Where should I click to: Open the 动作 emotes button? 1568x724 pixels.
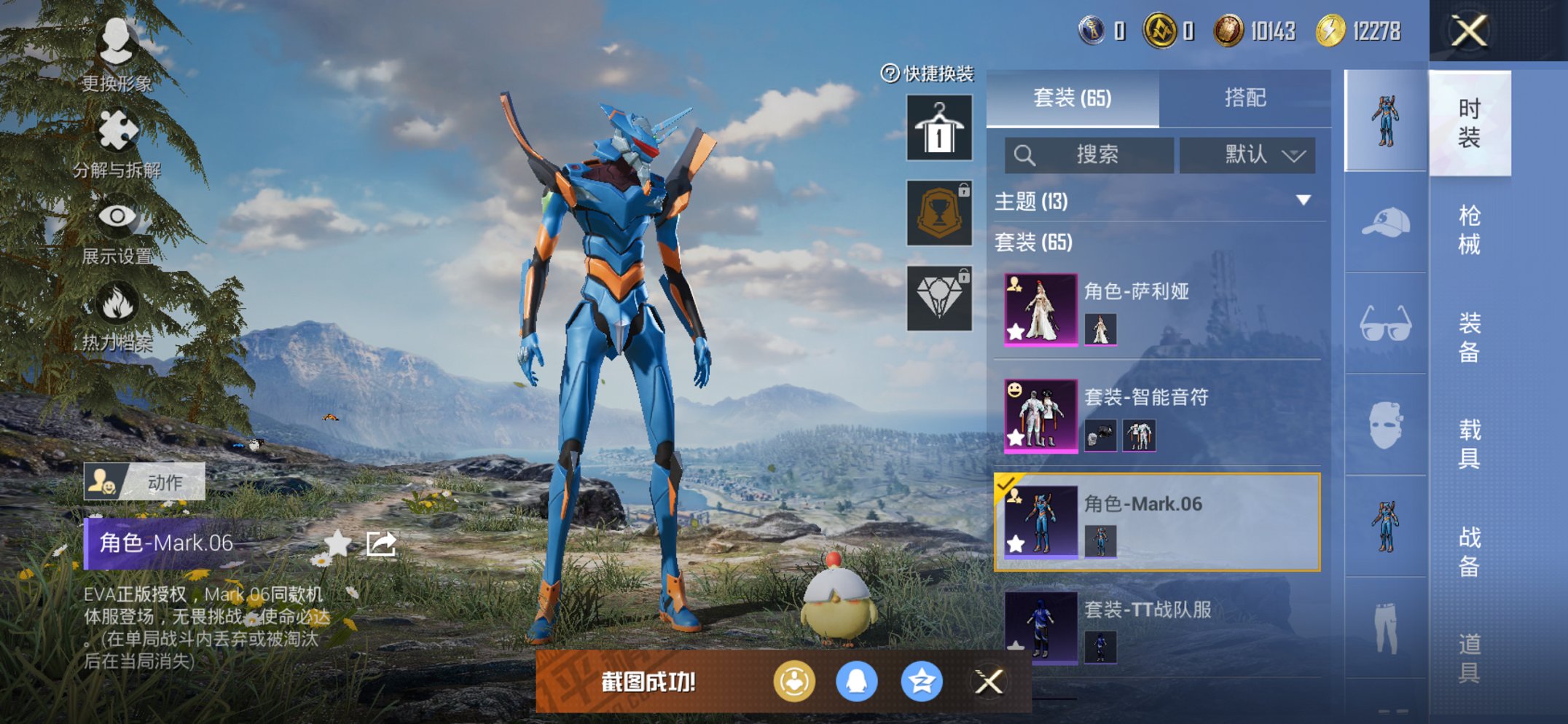pyautogui.click(x=144, y=482)
